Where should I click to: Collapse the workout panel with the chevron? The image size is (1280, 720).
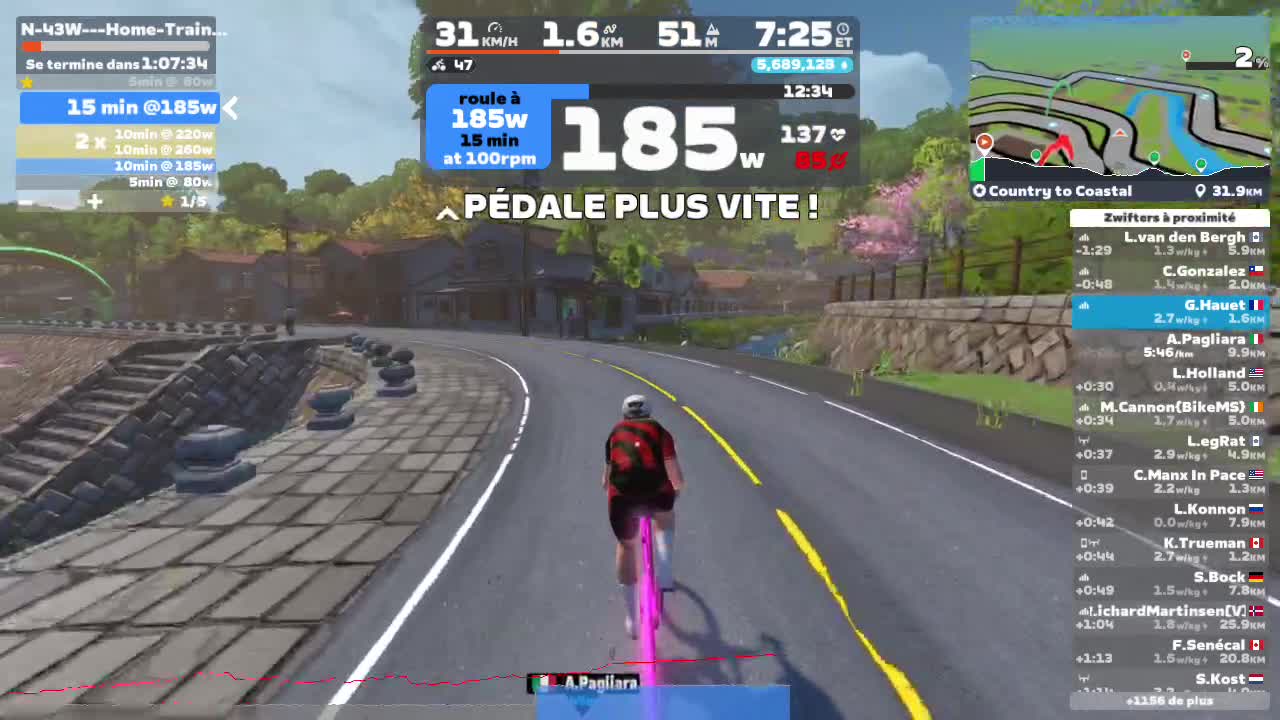(x=229, y=108)
